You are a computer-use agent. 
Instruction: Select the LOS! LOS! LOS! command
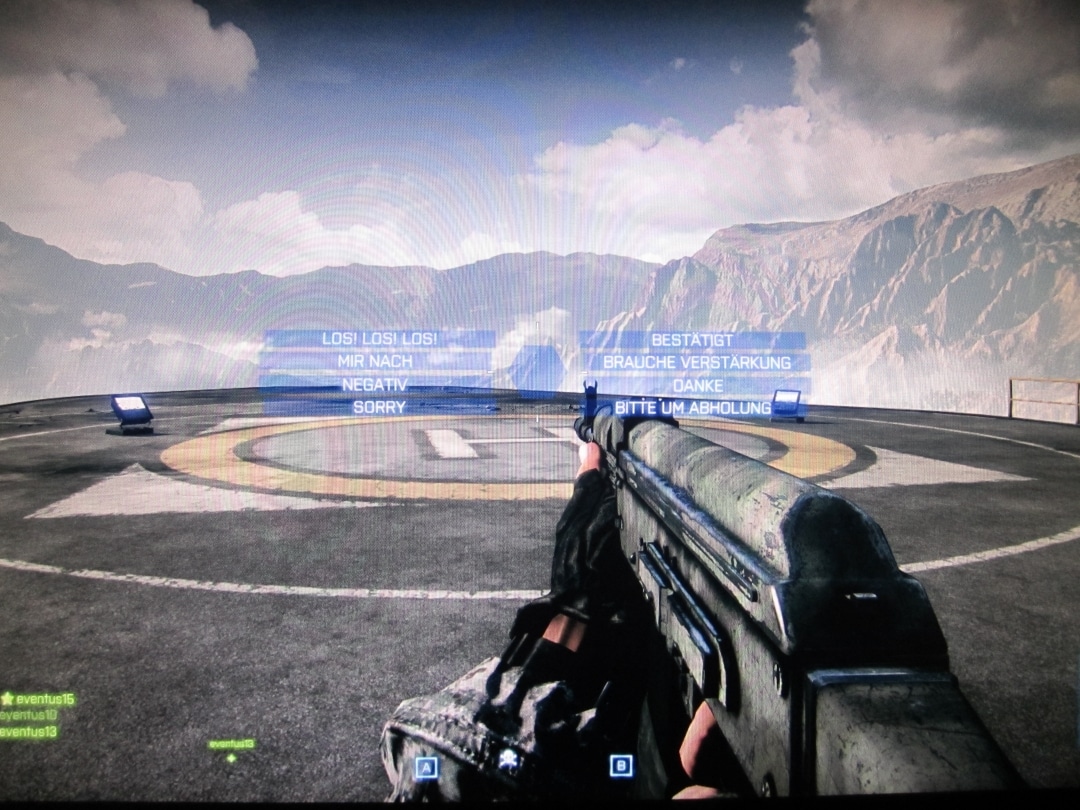coord(379,339)
